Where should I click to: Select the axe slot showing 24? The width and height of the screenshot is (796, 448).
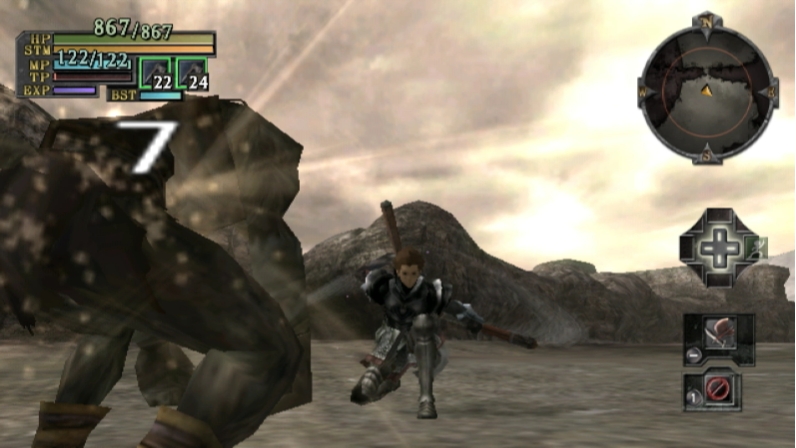(193, 74)
